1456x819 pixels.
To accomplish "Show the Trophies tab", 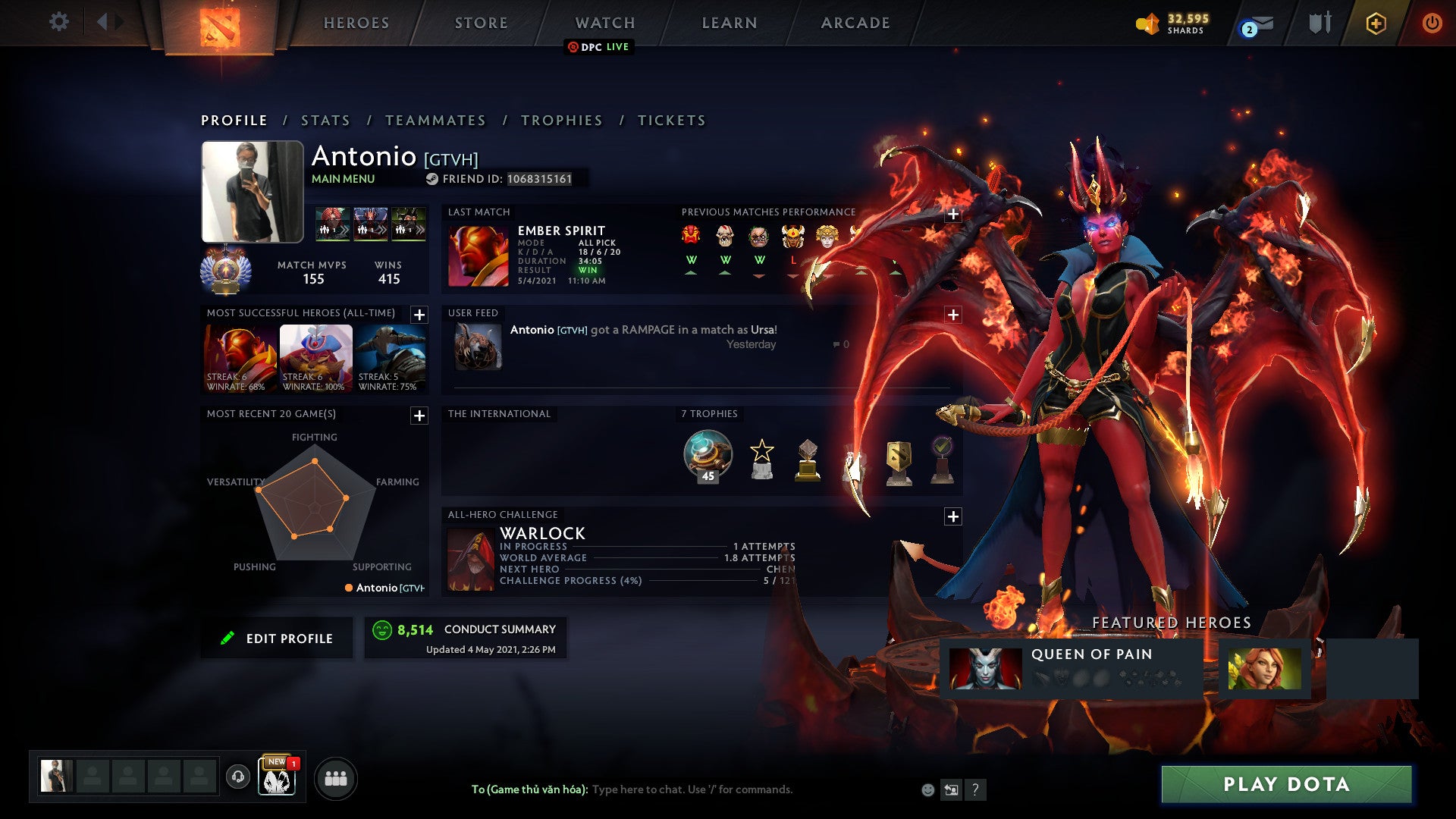I will 562,121.
